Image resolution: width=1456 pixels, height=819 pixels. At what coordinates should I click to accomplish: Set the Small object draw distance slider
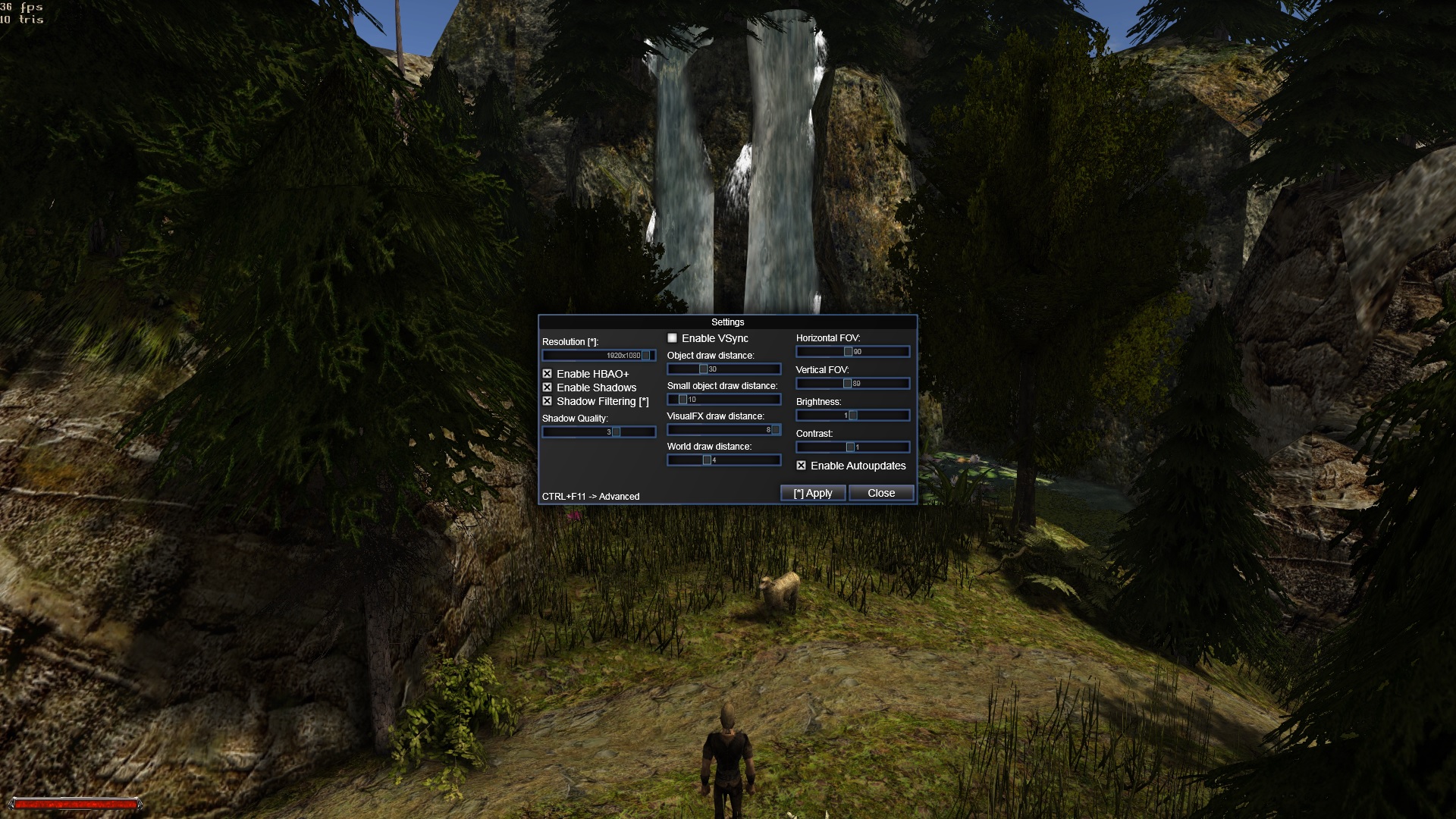point(723,400)
